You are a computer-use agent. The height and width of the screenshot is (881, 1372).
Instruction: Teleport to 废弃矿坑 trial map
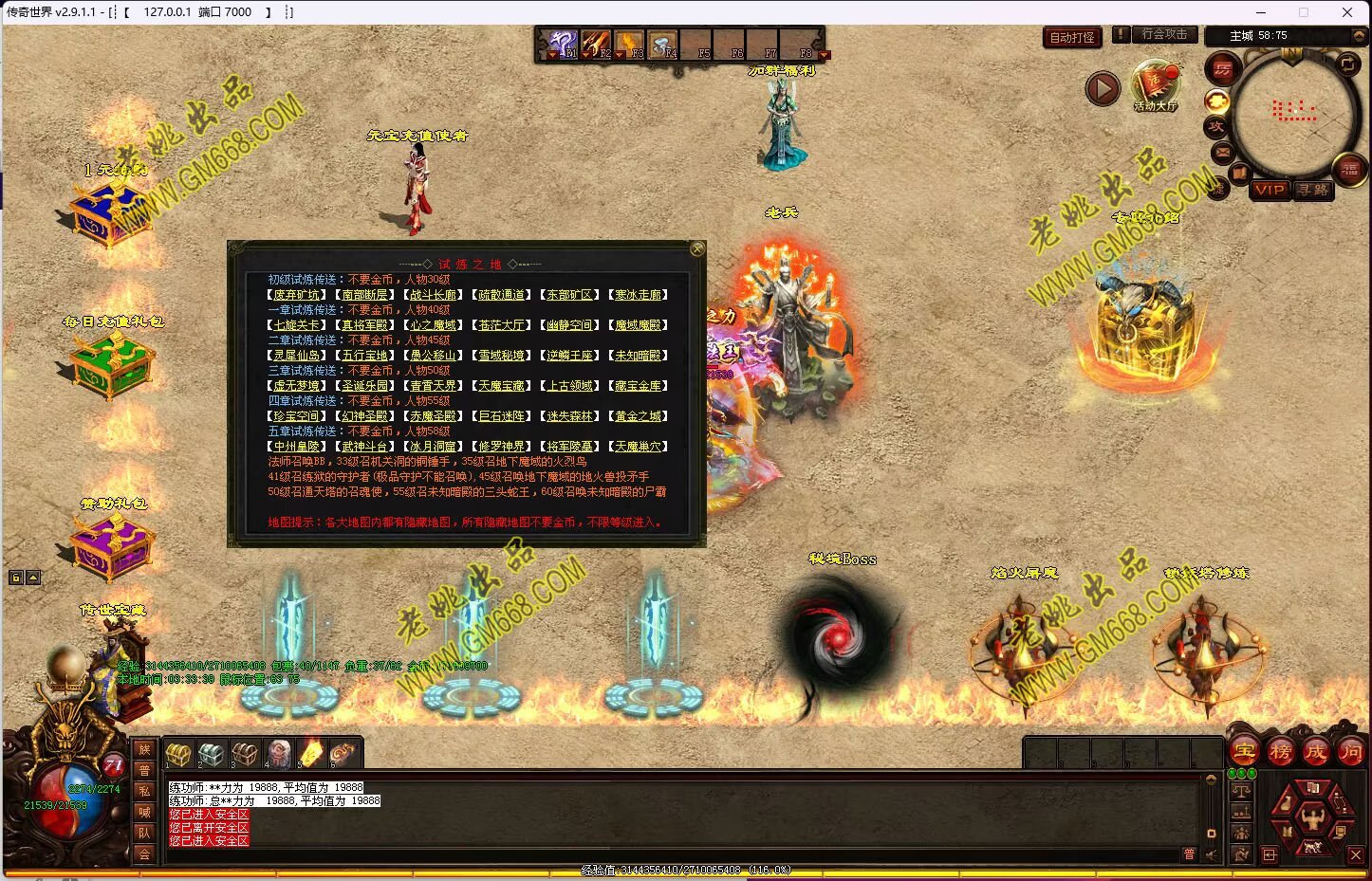point(296,295)
